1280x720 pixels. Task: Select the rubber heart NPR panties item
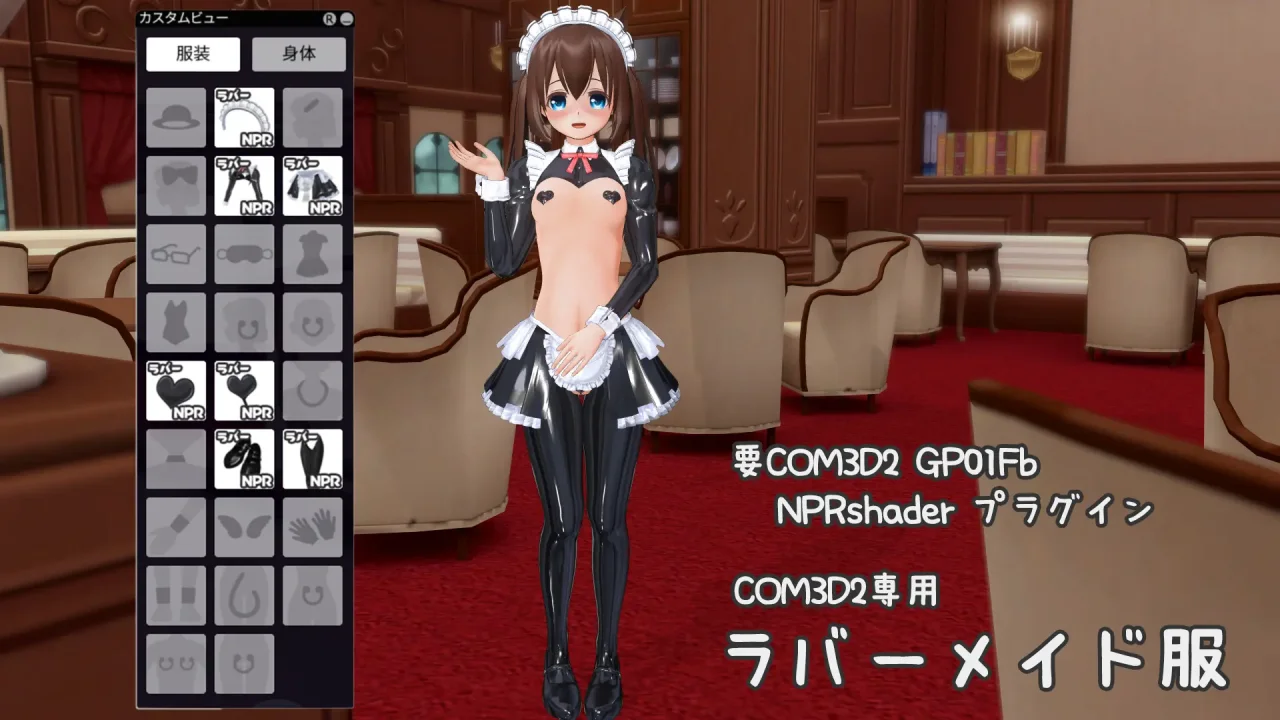244,390
